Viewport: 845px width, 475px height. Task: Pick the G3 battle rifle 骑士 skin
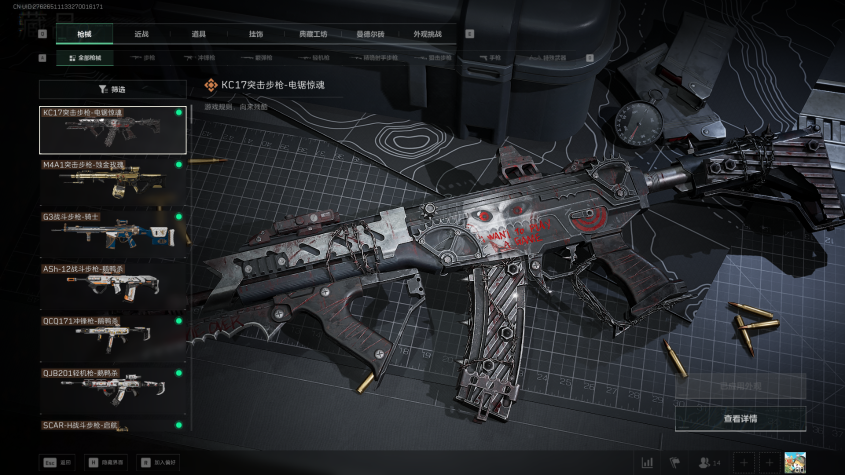[112, 233]
